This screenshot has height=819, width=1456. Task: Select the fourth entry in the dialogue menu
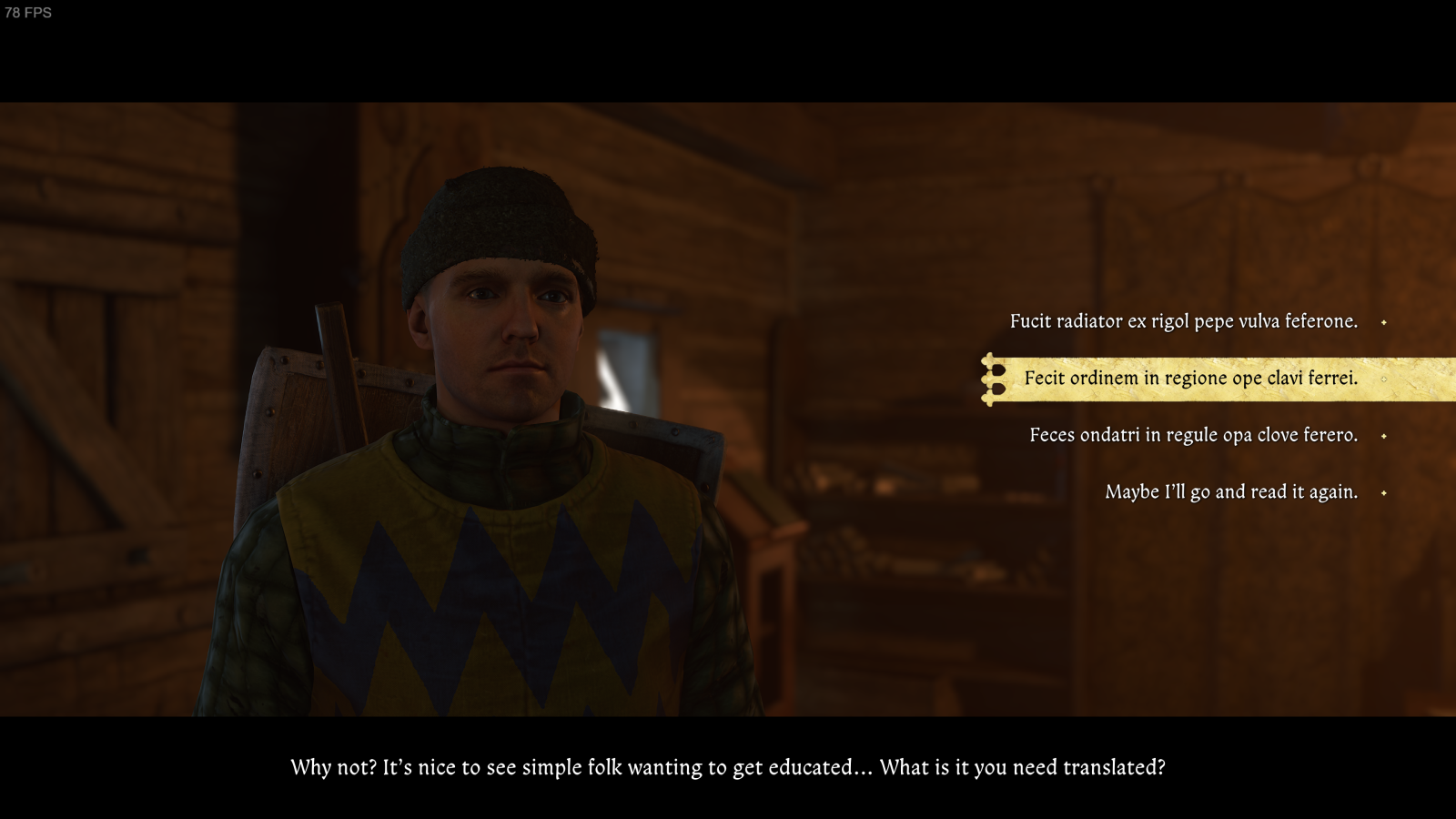(1230, 491)
